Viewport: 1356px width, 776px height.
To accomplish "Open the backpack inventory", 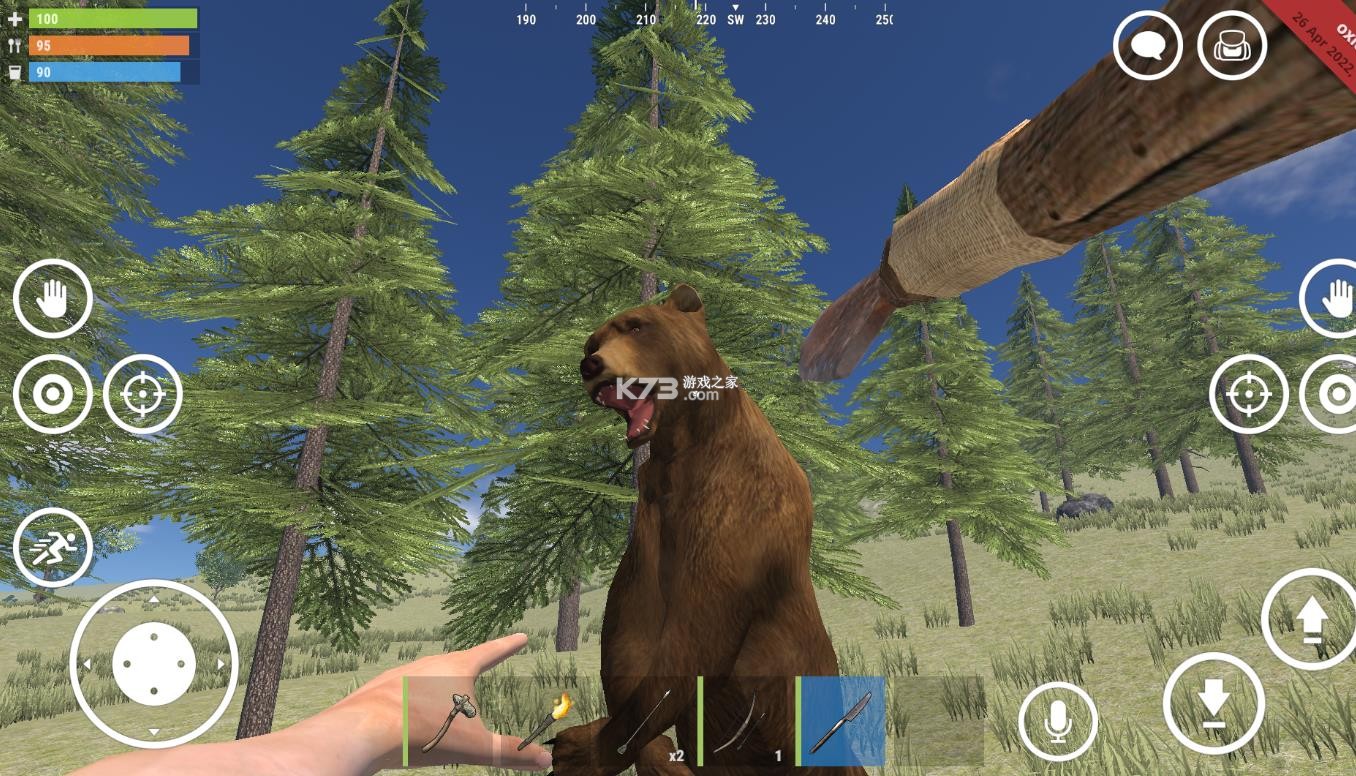I will 1232,46.
